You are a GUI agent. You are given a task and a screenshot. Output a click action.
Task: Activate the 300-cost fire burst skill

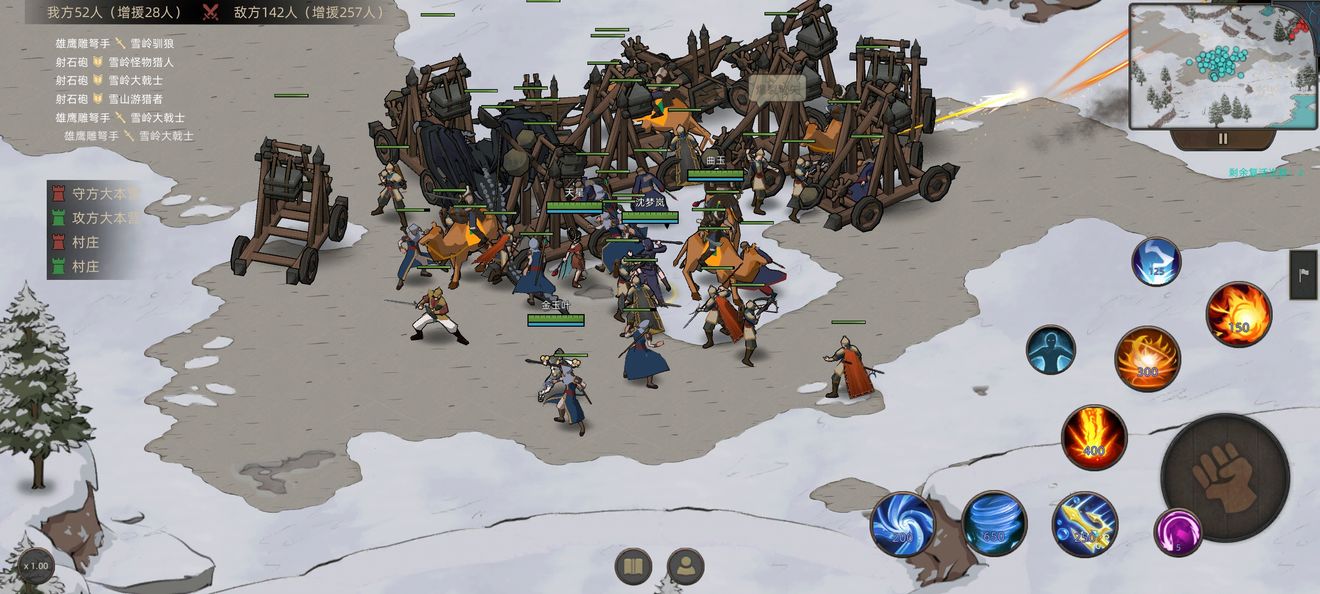click(1147, 359)
